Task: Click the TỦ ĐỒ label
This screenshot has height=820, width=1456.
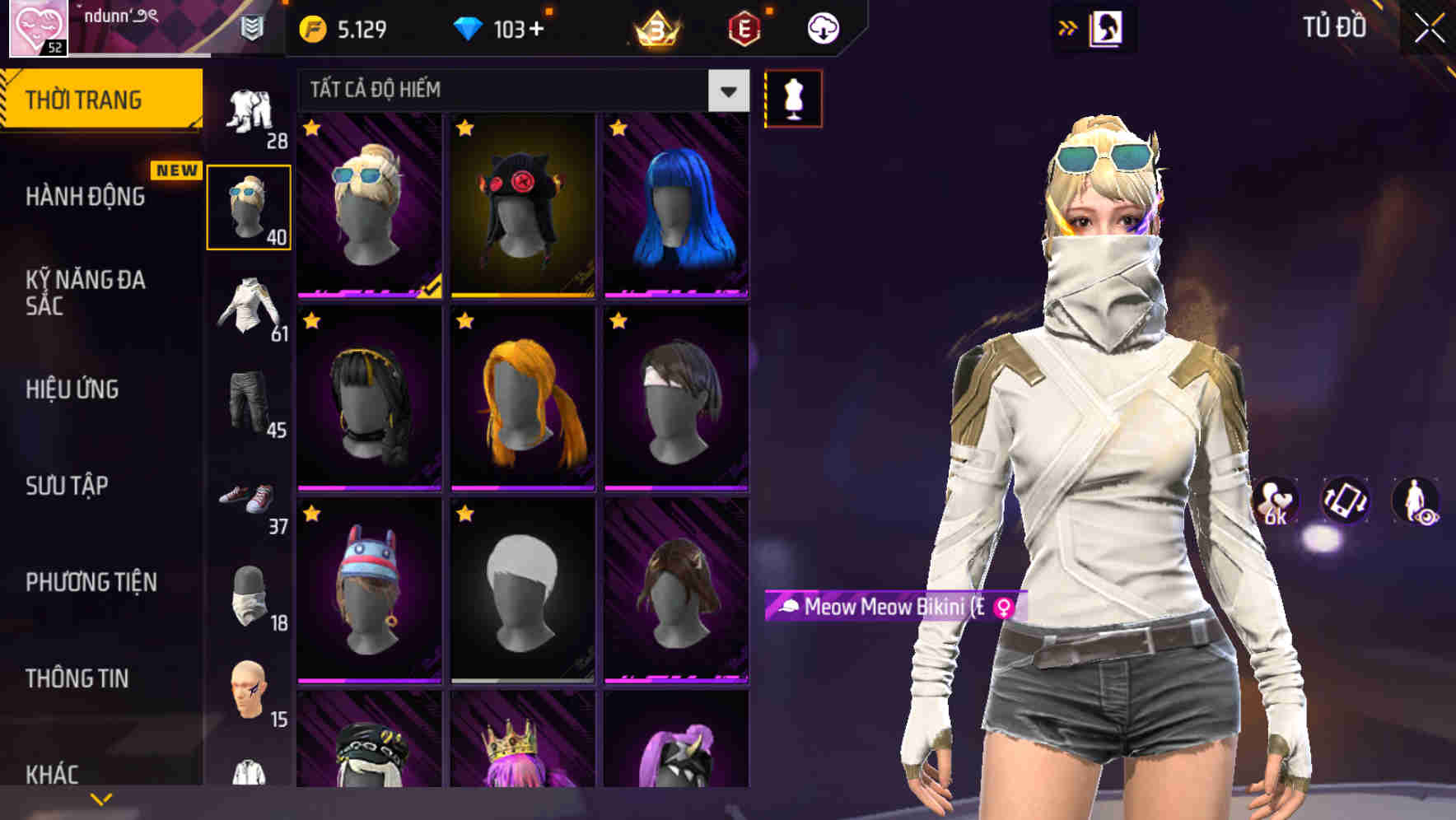Action: click(1334, 27)
